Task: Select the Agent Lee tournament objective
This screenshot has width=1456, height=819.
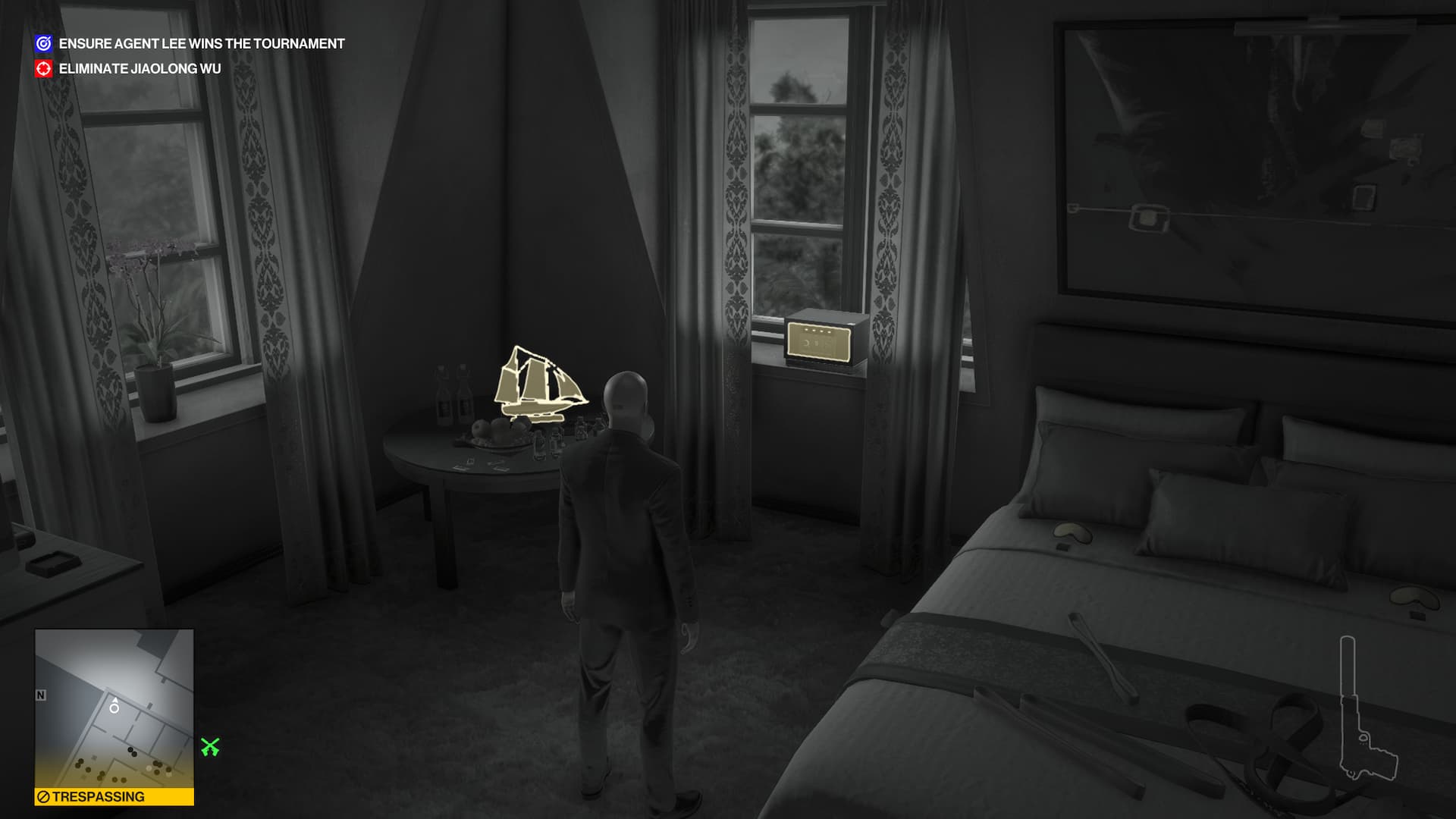Action: click(201, 44)
